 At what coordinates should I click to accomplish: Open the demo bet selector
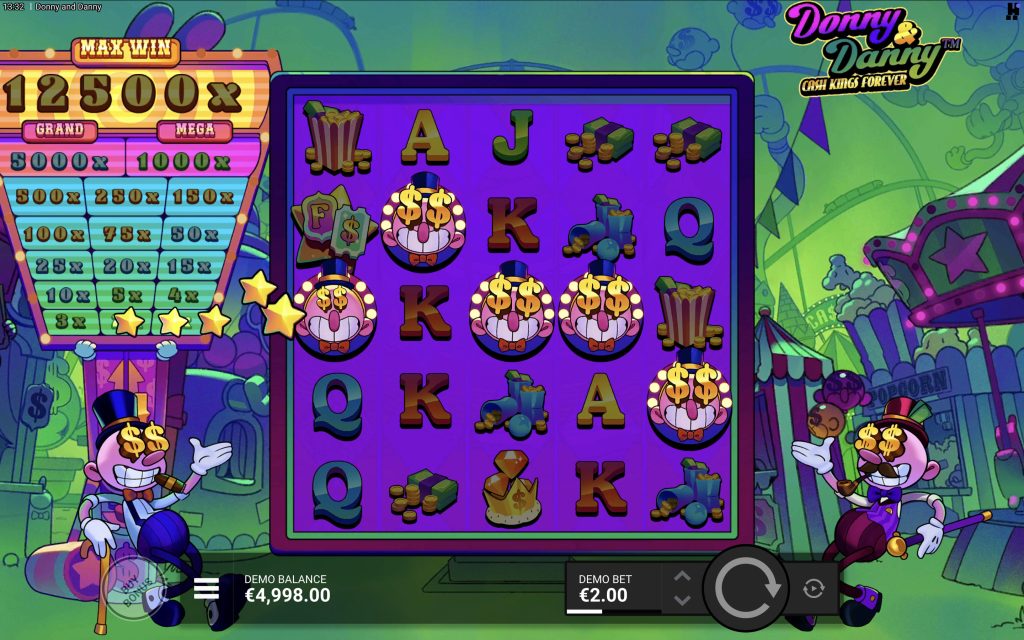pos(612,588)
